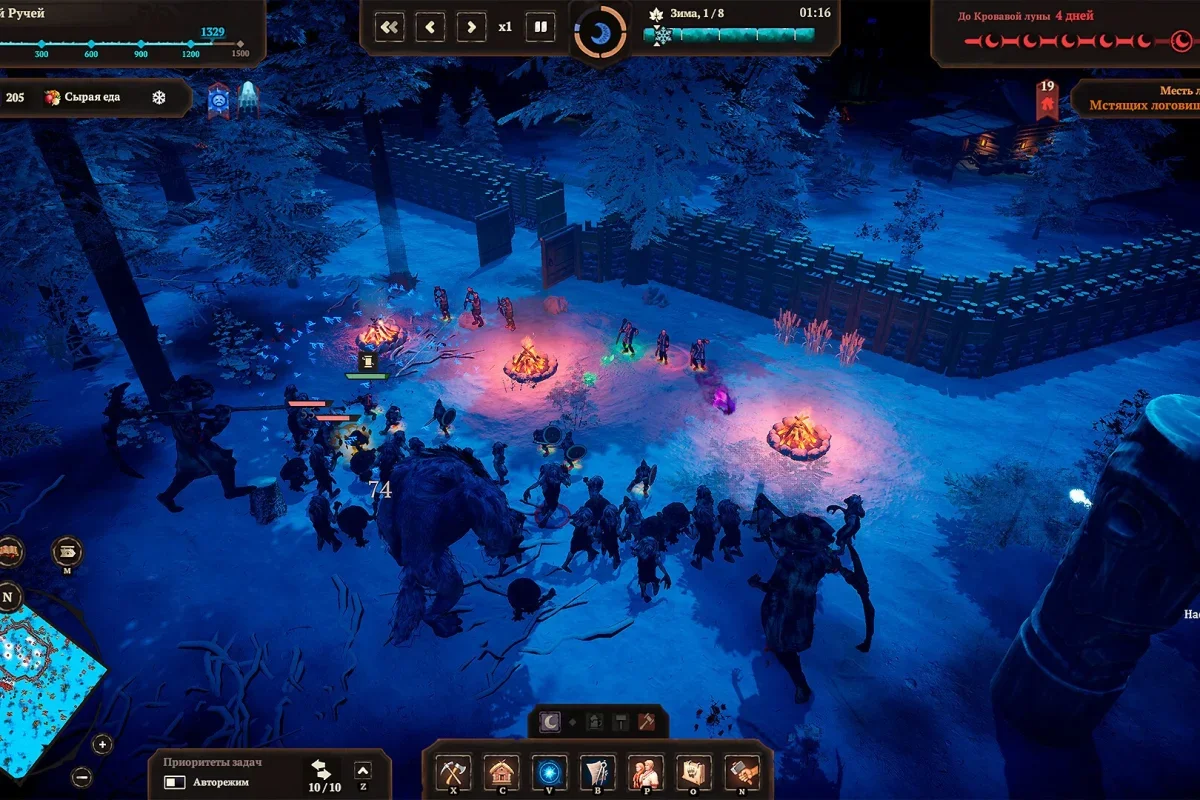Decrease game speed with the single left arrow

431,27
